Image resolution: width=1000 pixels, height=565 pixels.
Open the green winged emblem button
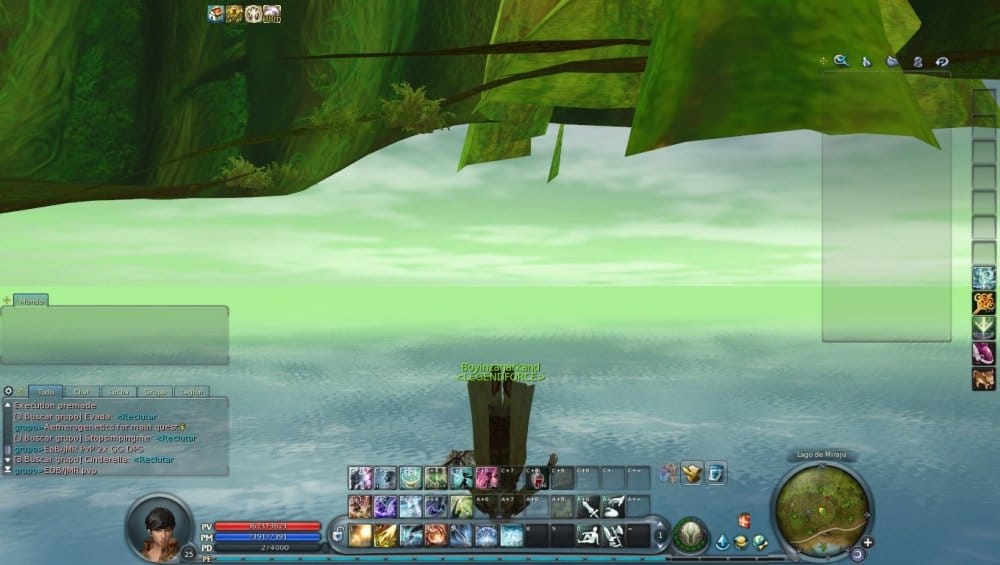(x=688, y=536)
